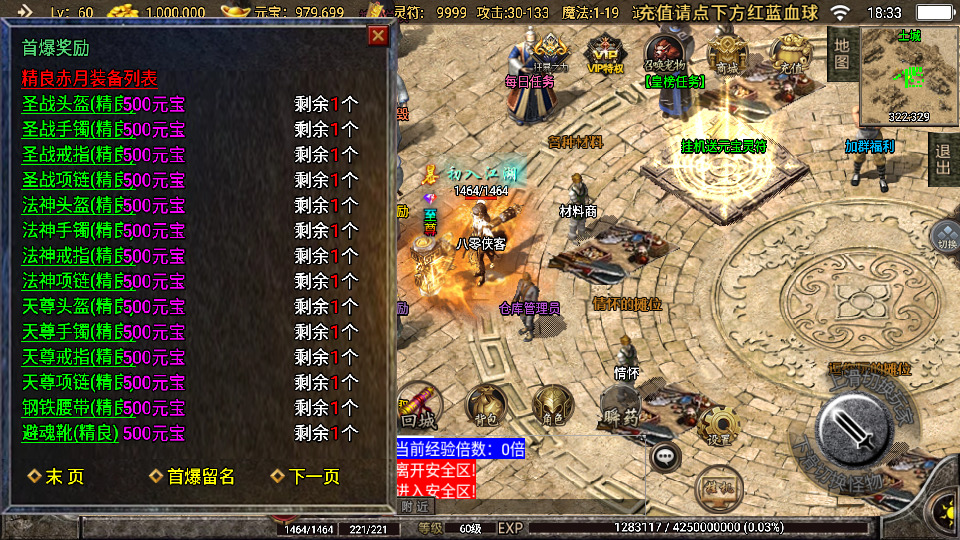
Task: Select the 圣战头盔(精良) reward row
Action: pyautogui.click(x=75, y=104)
